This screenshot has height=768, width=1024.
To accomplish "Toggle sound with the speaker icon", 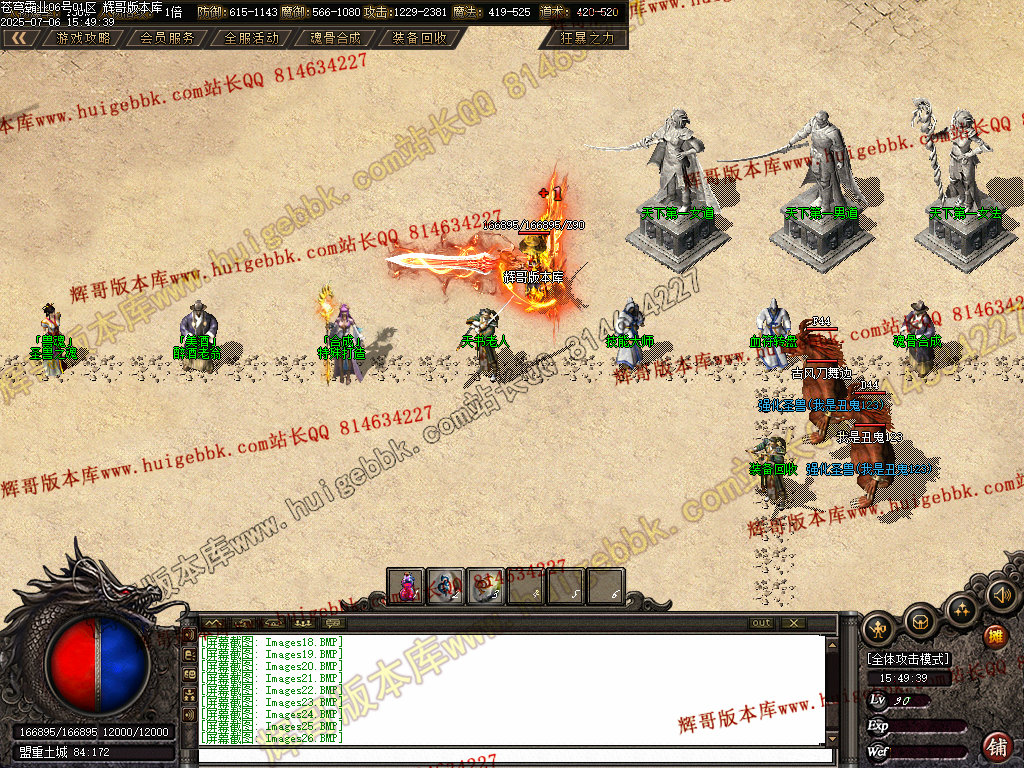I will [x=1000, y=596].
